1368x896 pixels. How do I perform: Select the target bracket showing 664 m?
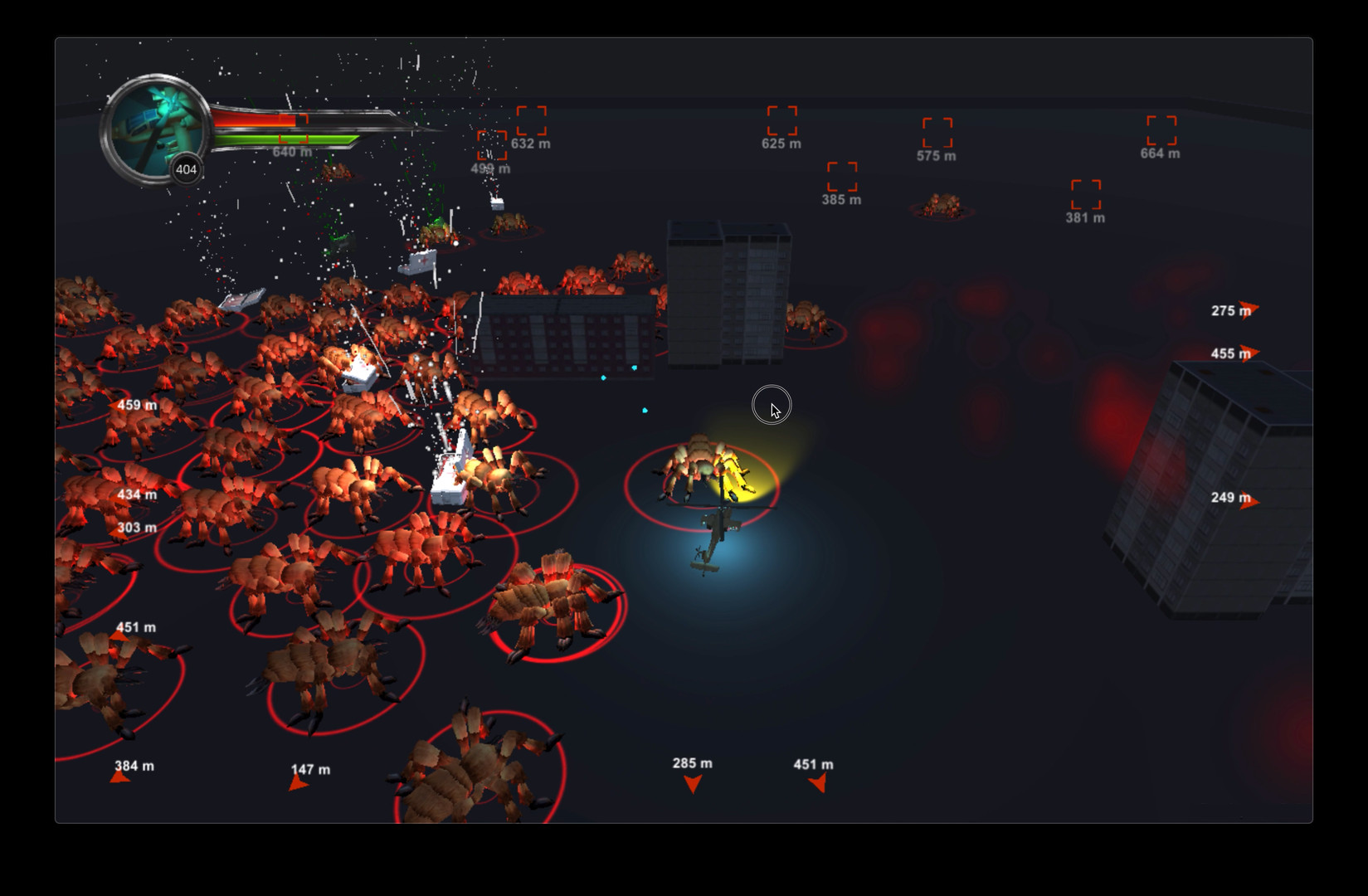[1160, 131]
